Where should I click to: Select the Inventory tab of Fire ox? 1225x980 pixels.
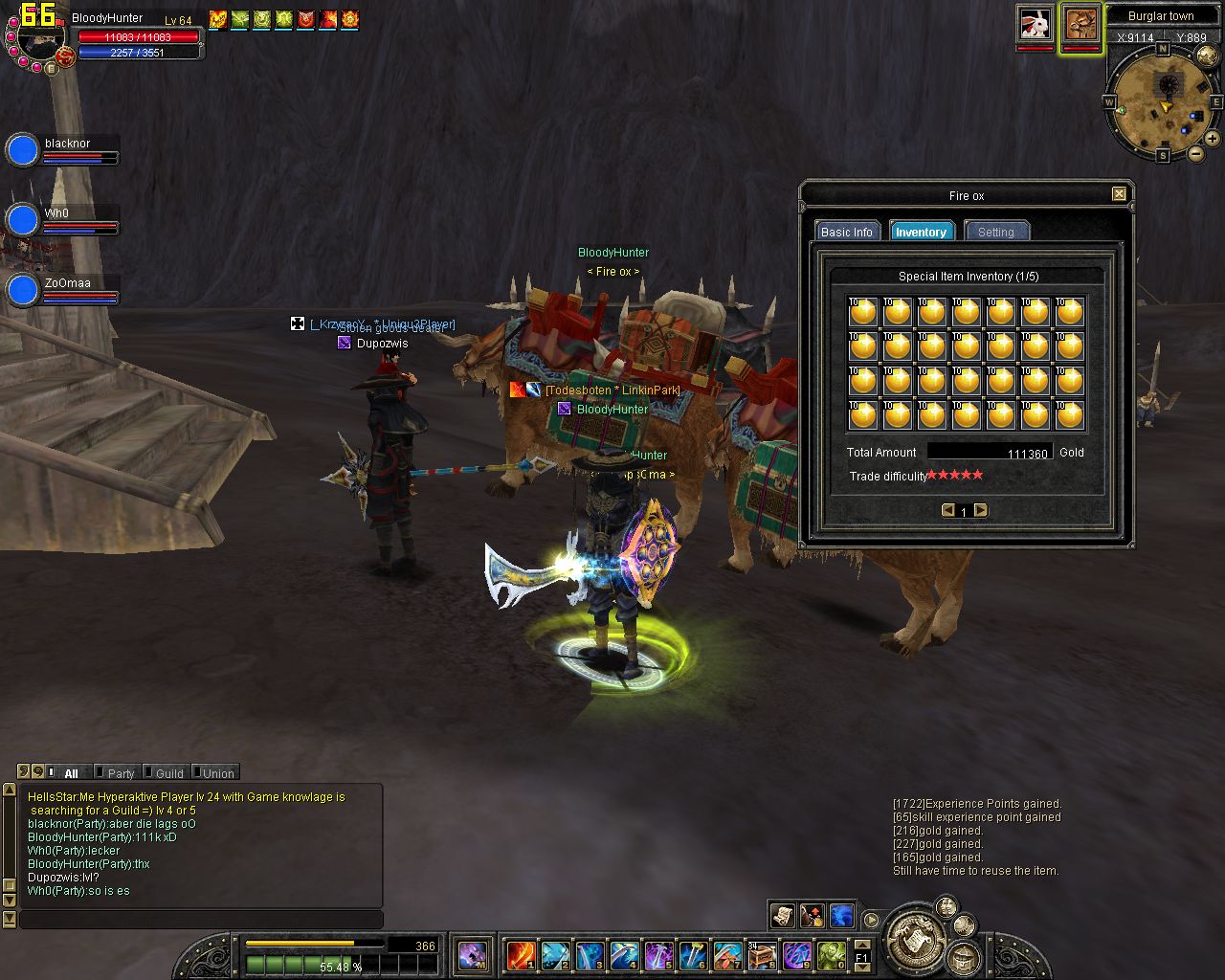[x=921, y=232]
